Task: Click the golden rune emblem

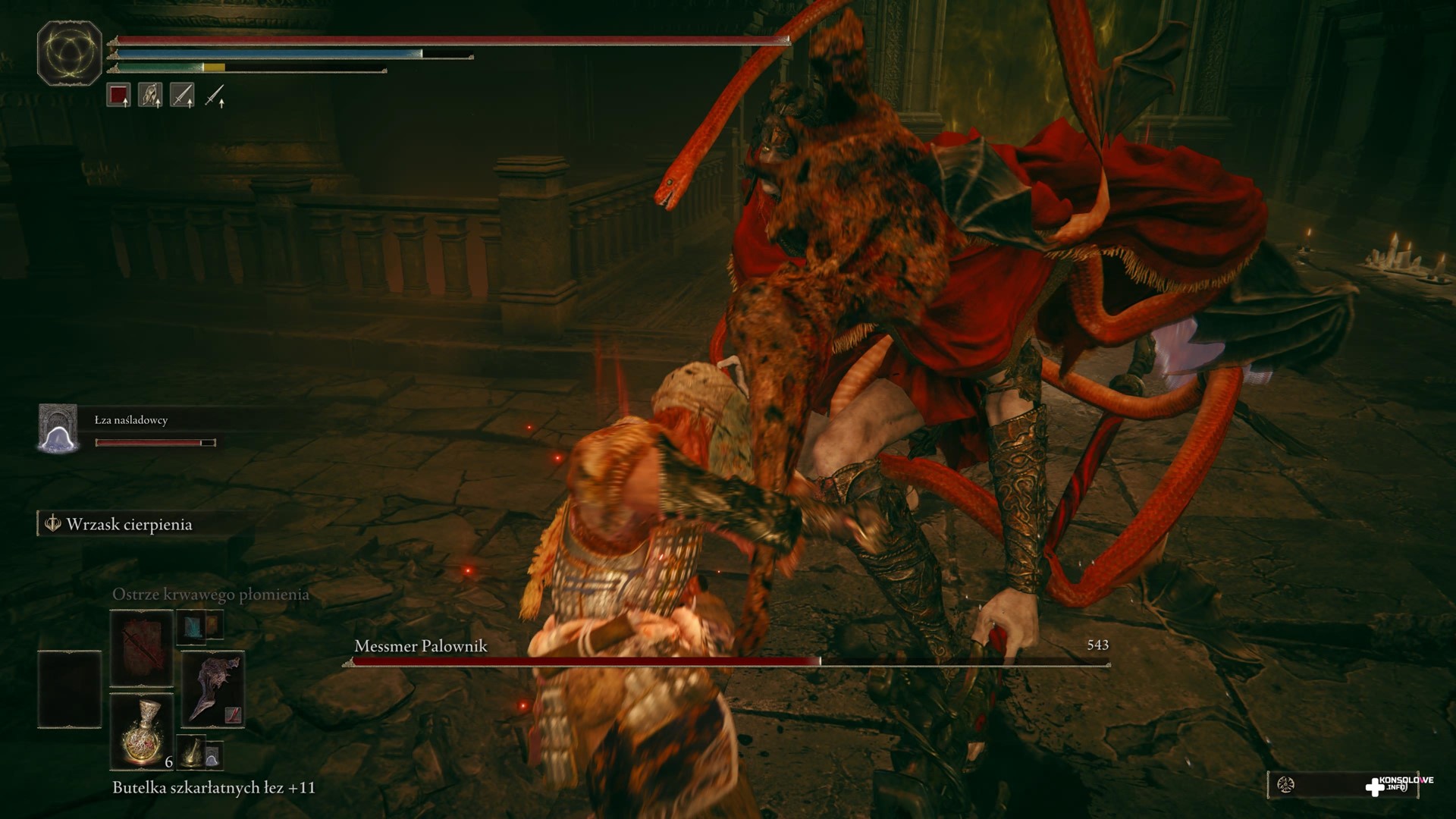Action: tap(70, 53)
